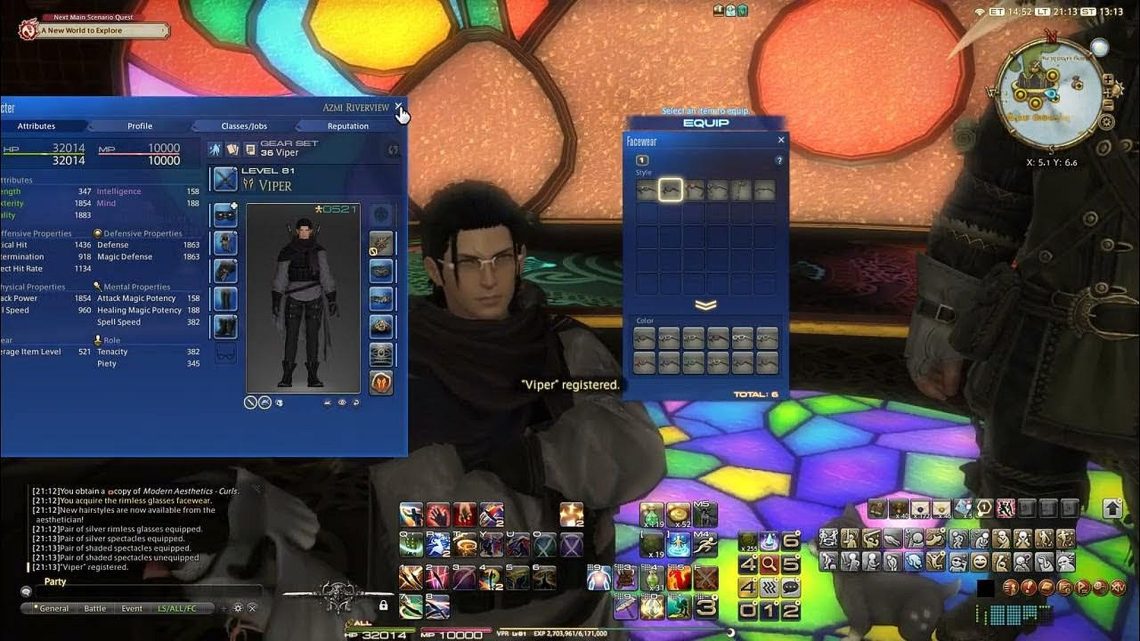The width and height of the screenshot is (1140, 641).
Task: Open the Event chat tab
Action: tap(132, 608)
